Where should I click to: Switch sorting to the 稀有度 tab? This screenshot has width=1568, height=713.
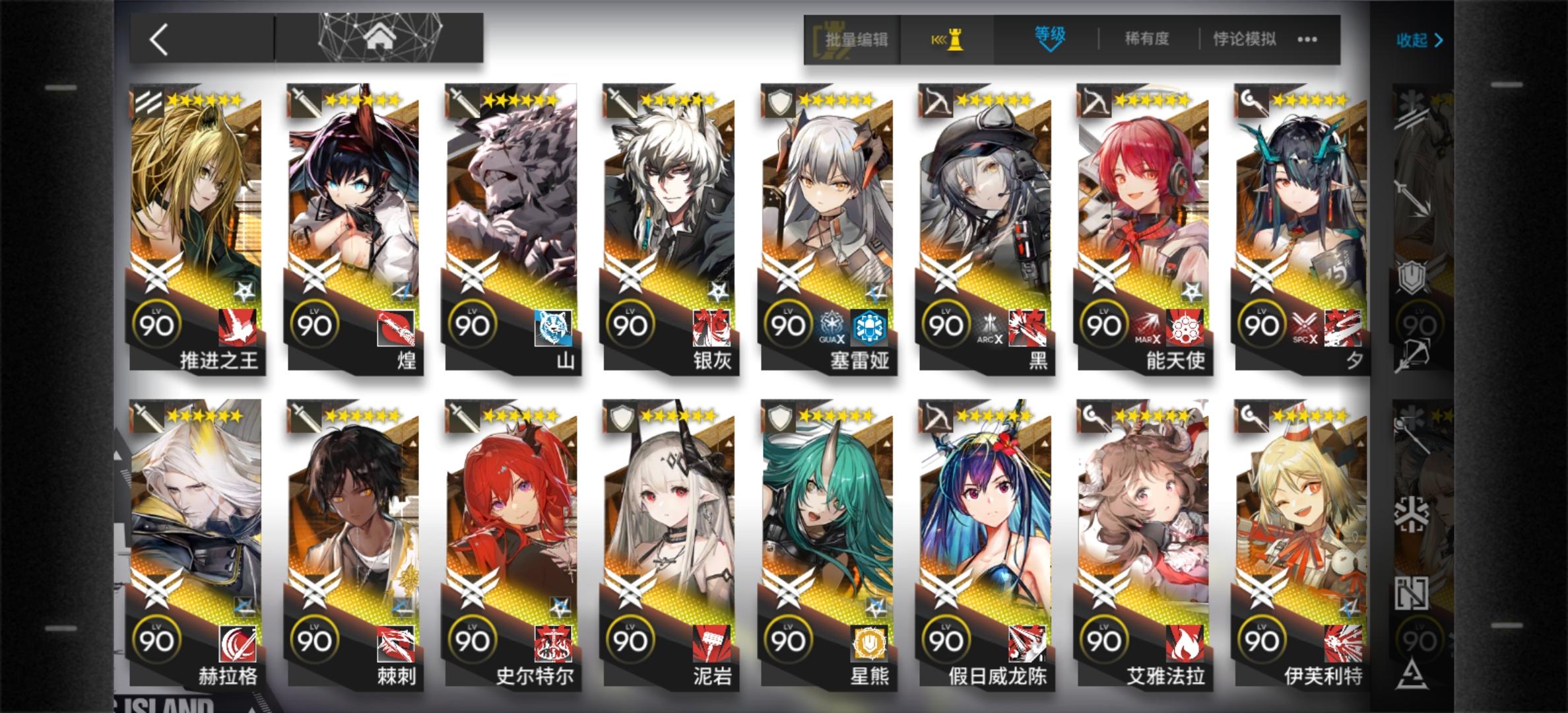[1148, 40]
